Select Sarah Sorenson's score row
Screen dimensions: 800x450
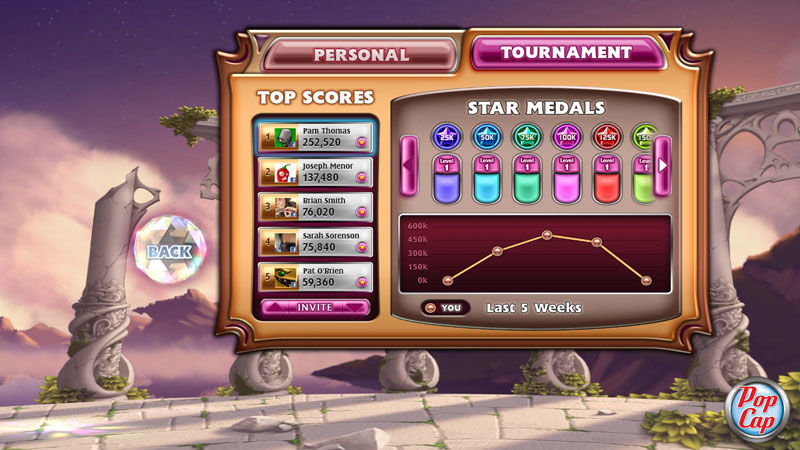point(315,242)
